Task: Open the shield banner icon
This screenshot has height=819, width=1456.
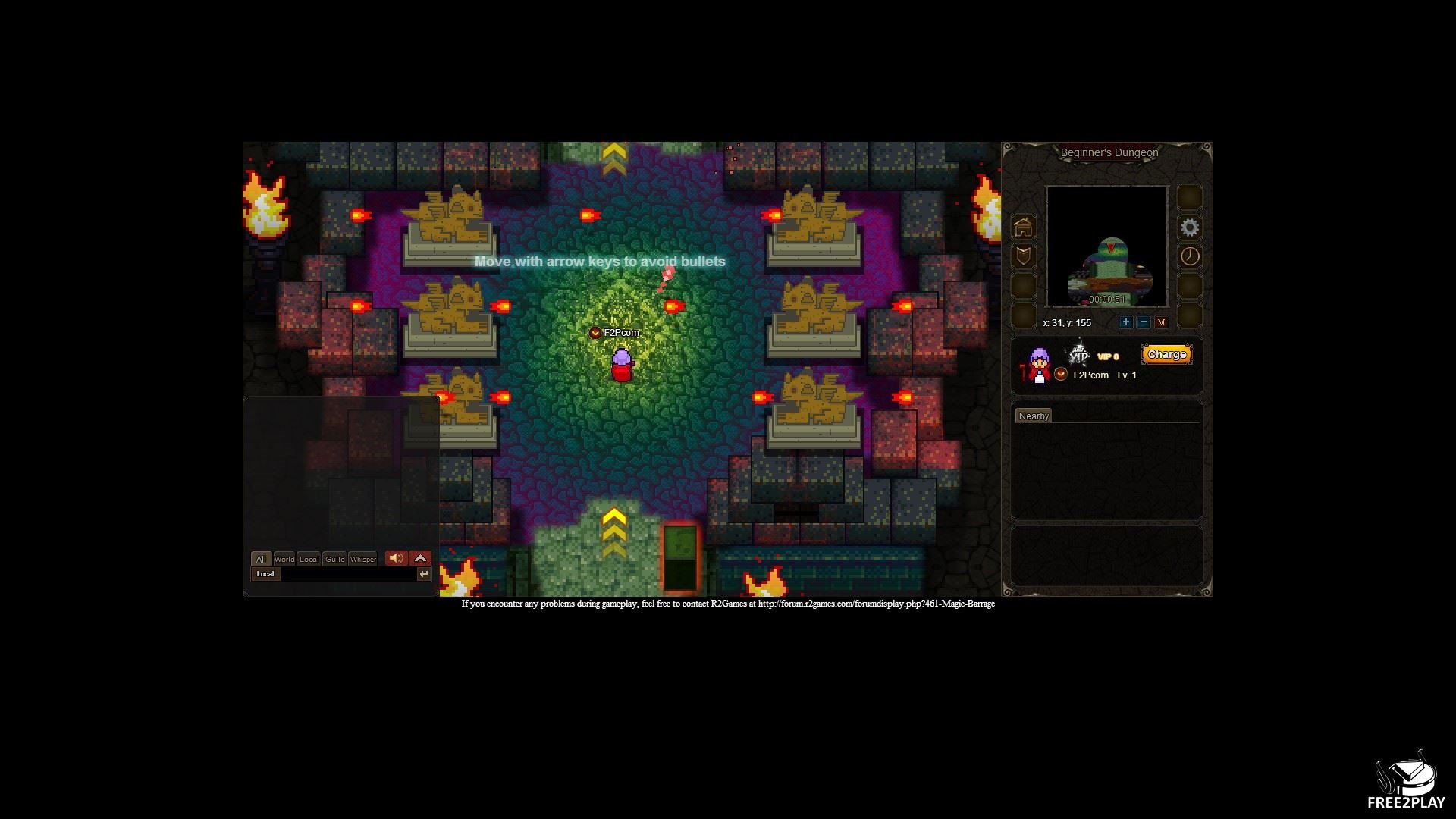Action: [x=1024, y=256]
